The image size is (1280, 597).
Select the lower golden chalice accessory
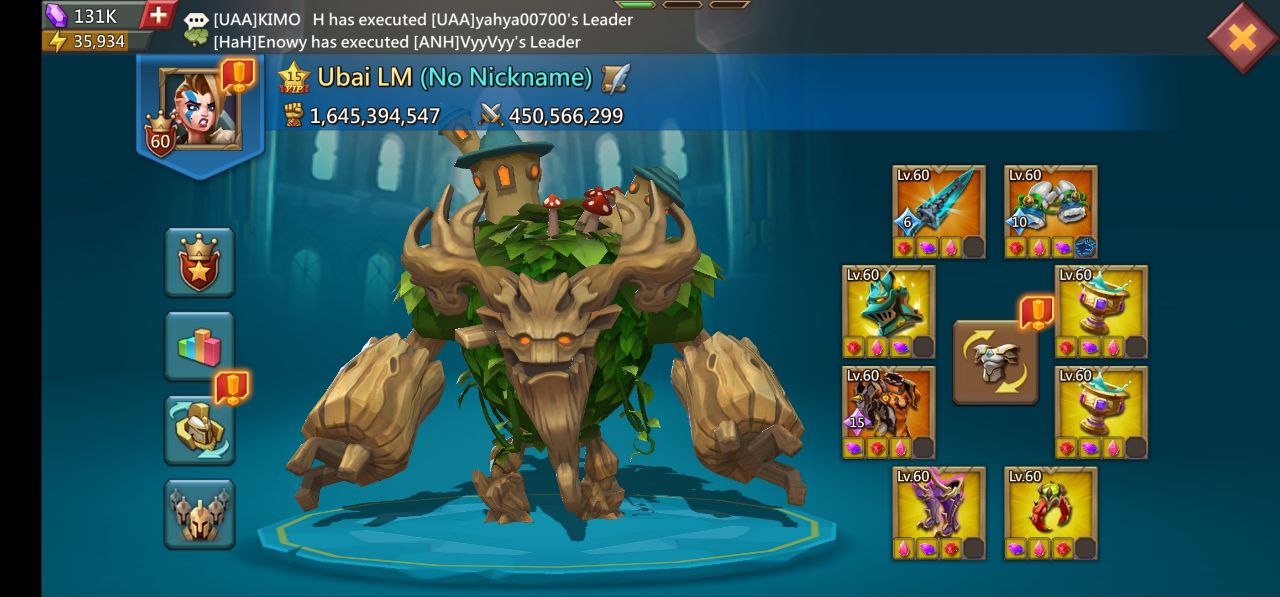point(1102,405)
